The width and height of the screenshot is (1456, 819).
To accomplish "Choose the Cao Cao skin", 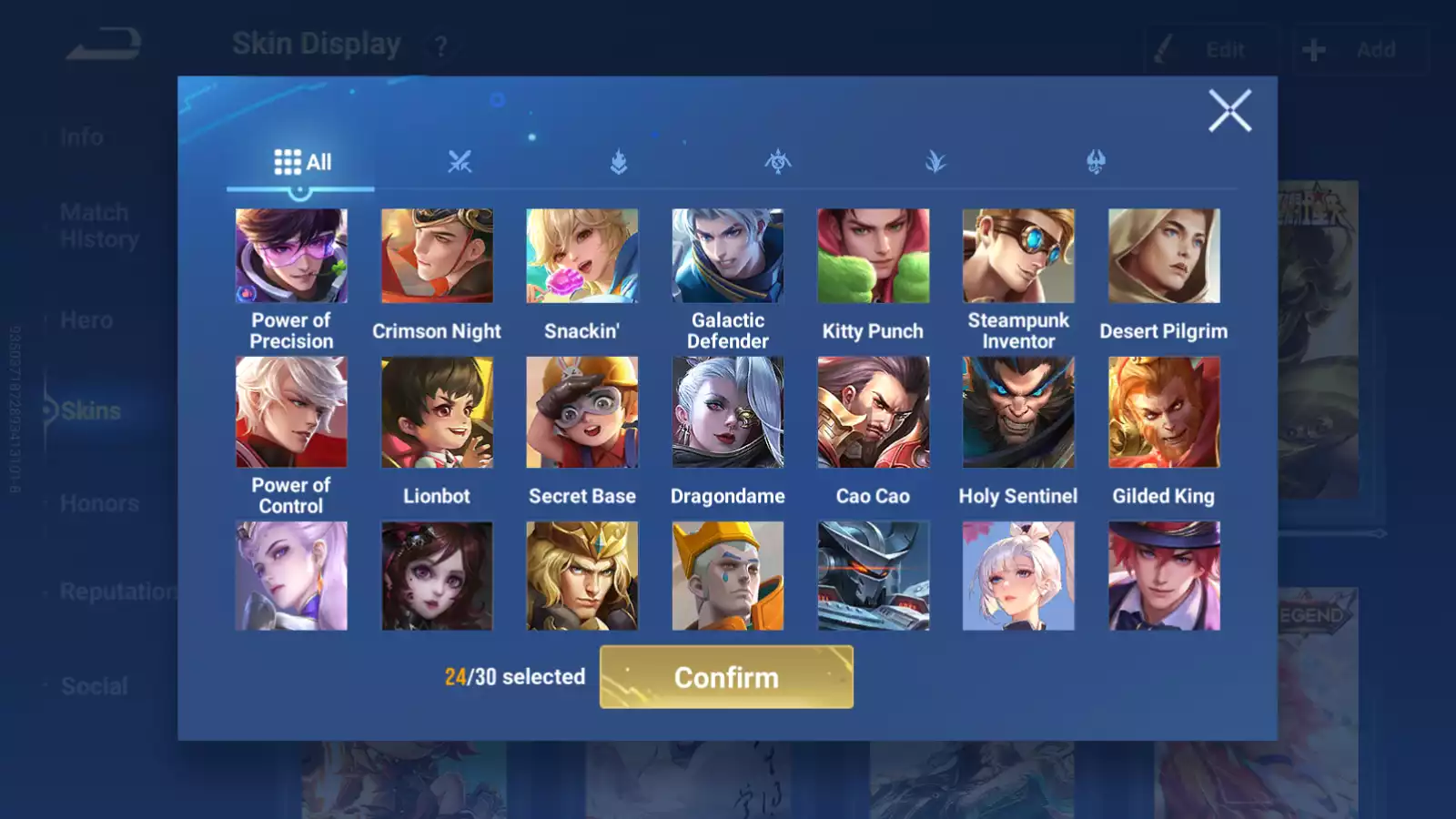I will coord(873,412).
